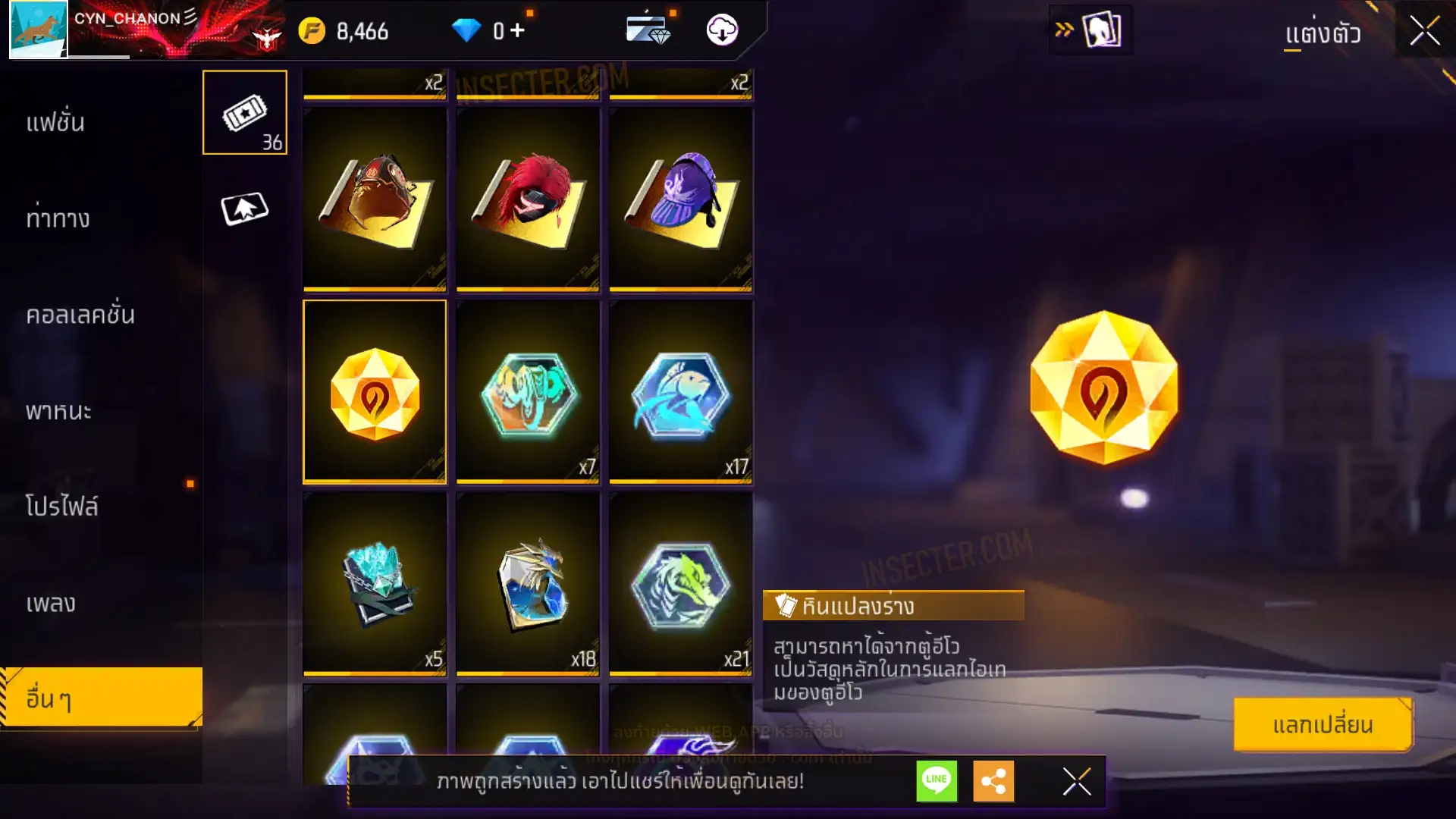The height and width of the screenshot is (819, 1456).
Task: Open the ท่าทาง category
Action: [58, 219]
